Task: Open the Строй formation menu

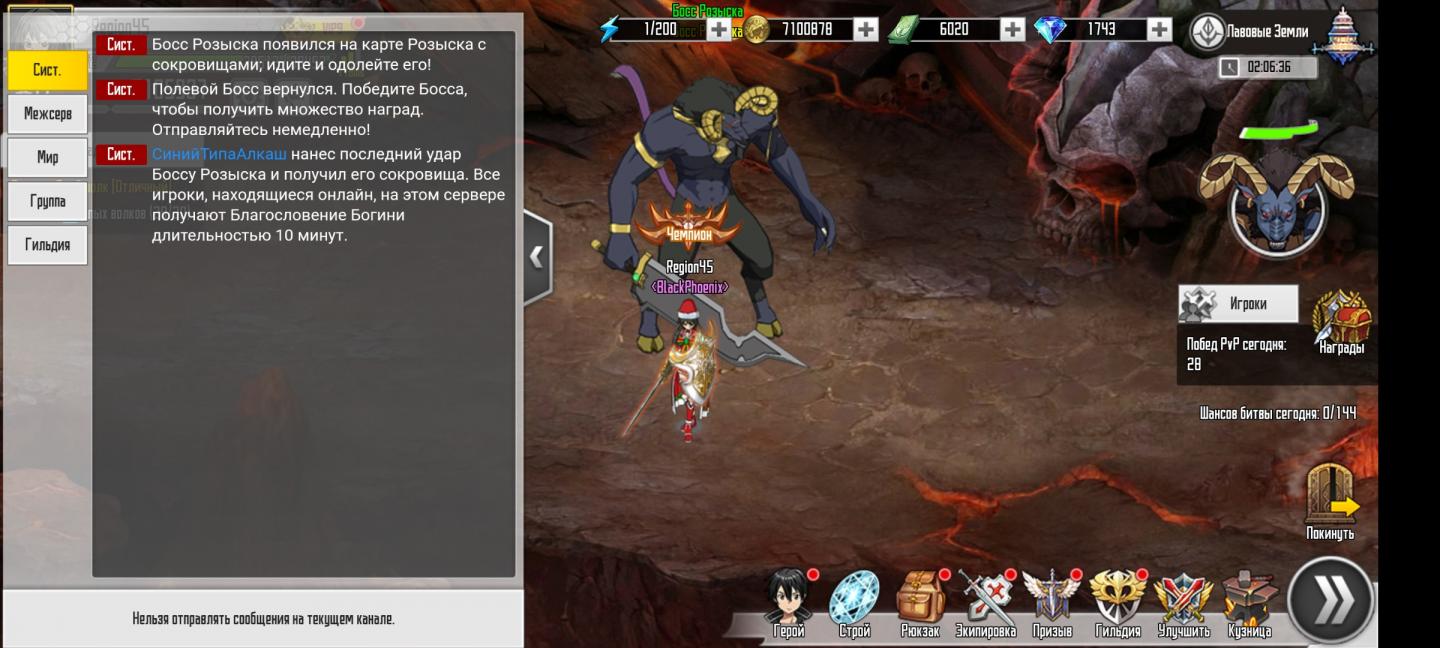Action: [854, 602]
